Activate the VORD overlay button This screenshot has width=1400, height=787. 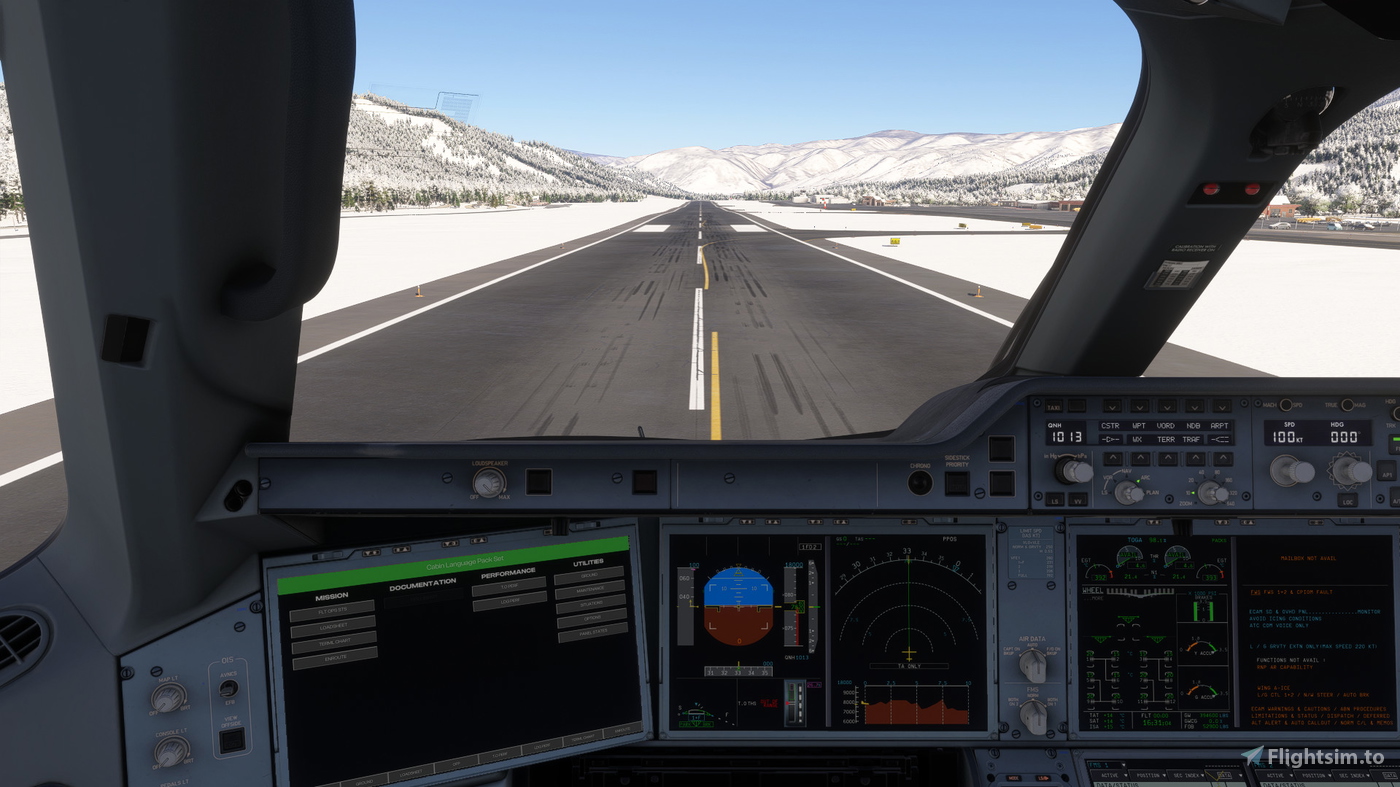point(1166,406)
